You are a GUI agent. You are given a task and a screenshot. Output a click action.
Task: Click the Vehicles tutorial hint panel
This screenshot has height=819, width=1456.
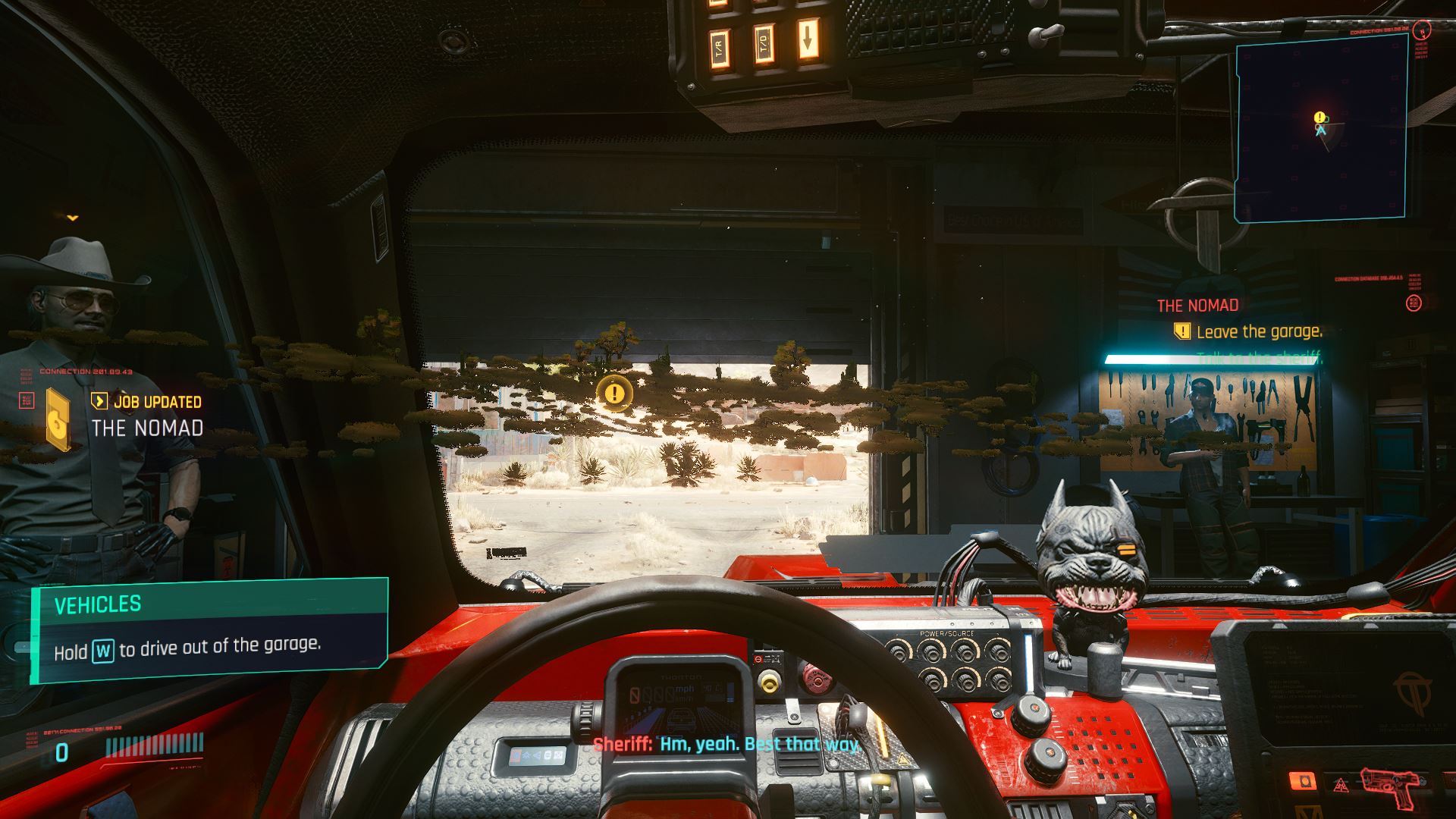click(x=209, y=630)
